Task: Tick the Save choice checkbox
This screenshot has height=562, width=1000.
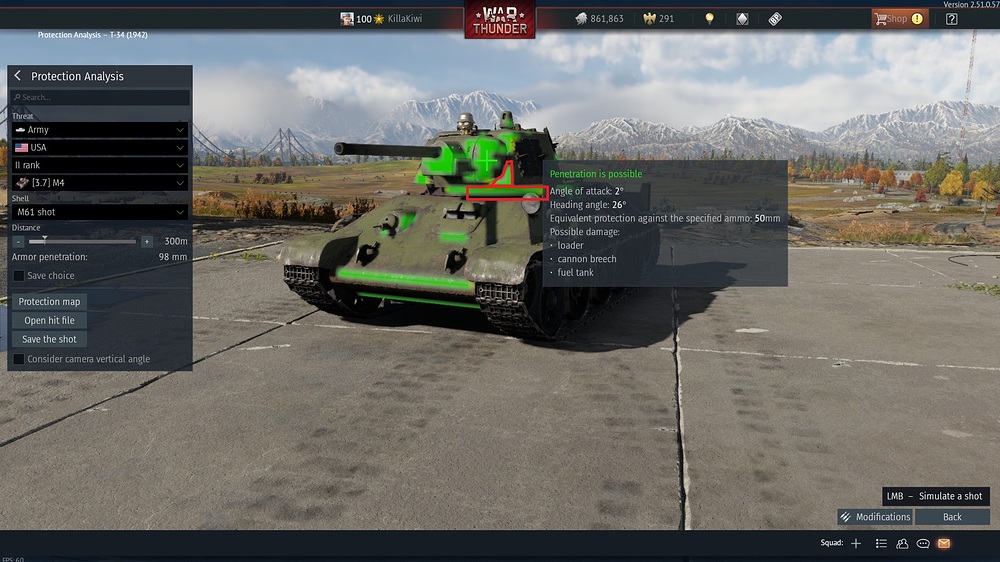Action: (x=19, y=276)
